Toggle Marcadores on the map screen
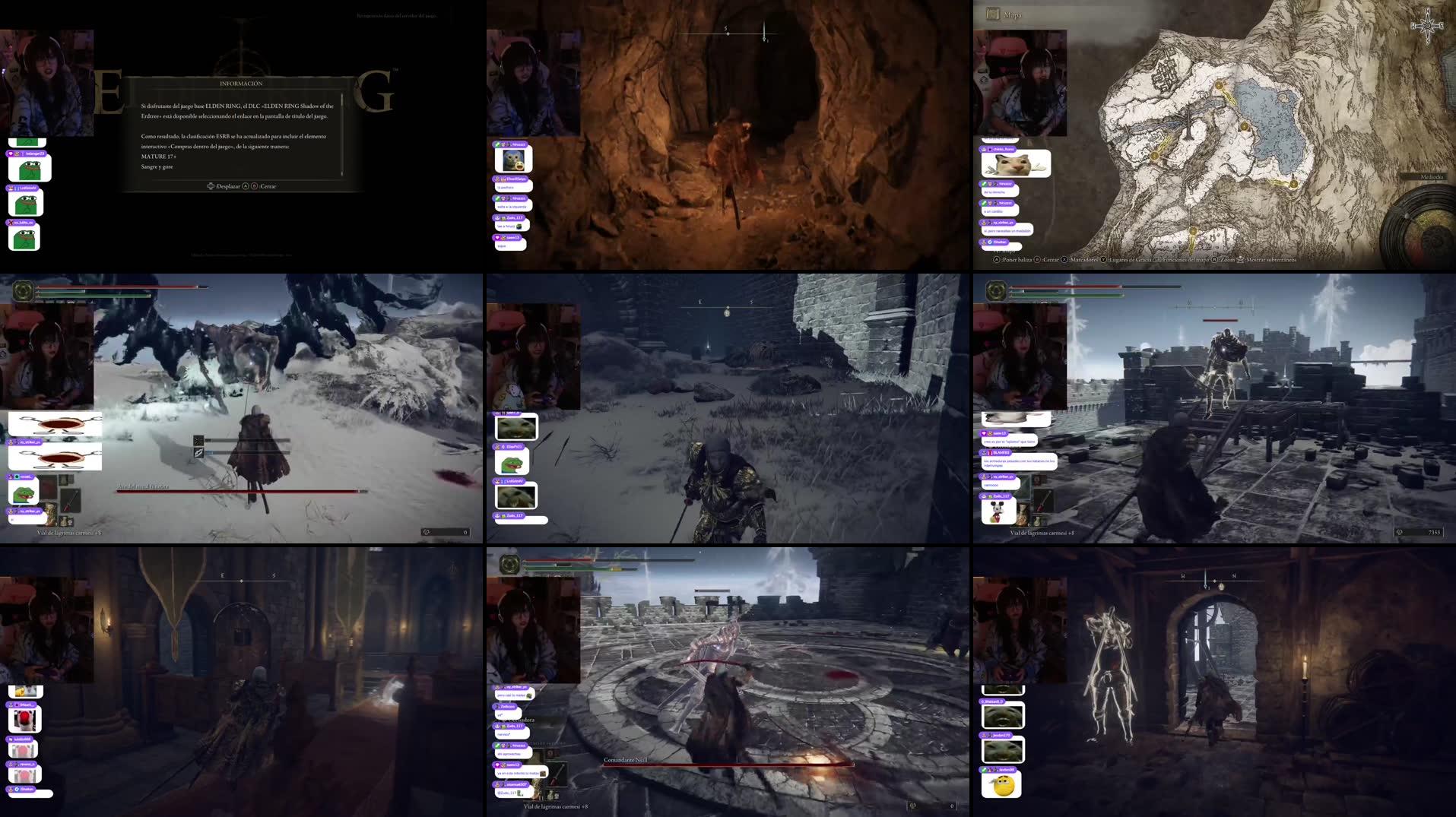Screen dimensions: 1456x817 [x=1083, y=261]
